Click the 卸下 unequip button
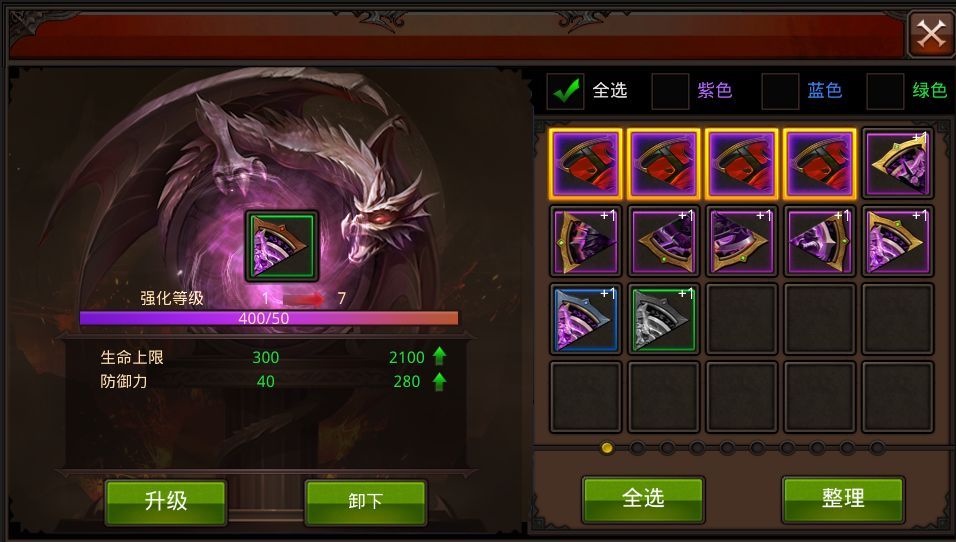The image size is (956, 542). click(x=365, y=501)
